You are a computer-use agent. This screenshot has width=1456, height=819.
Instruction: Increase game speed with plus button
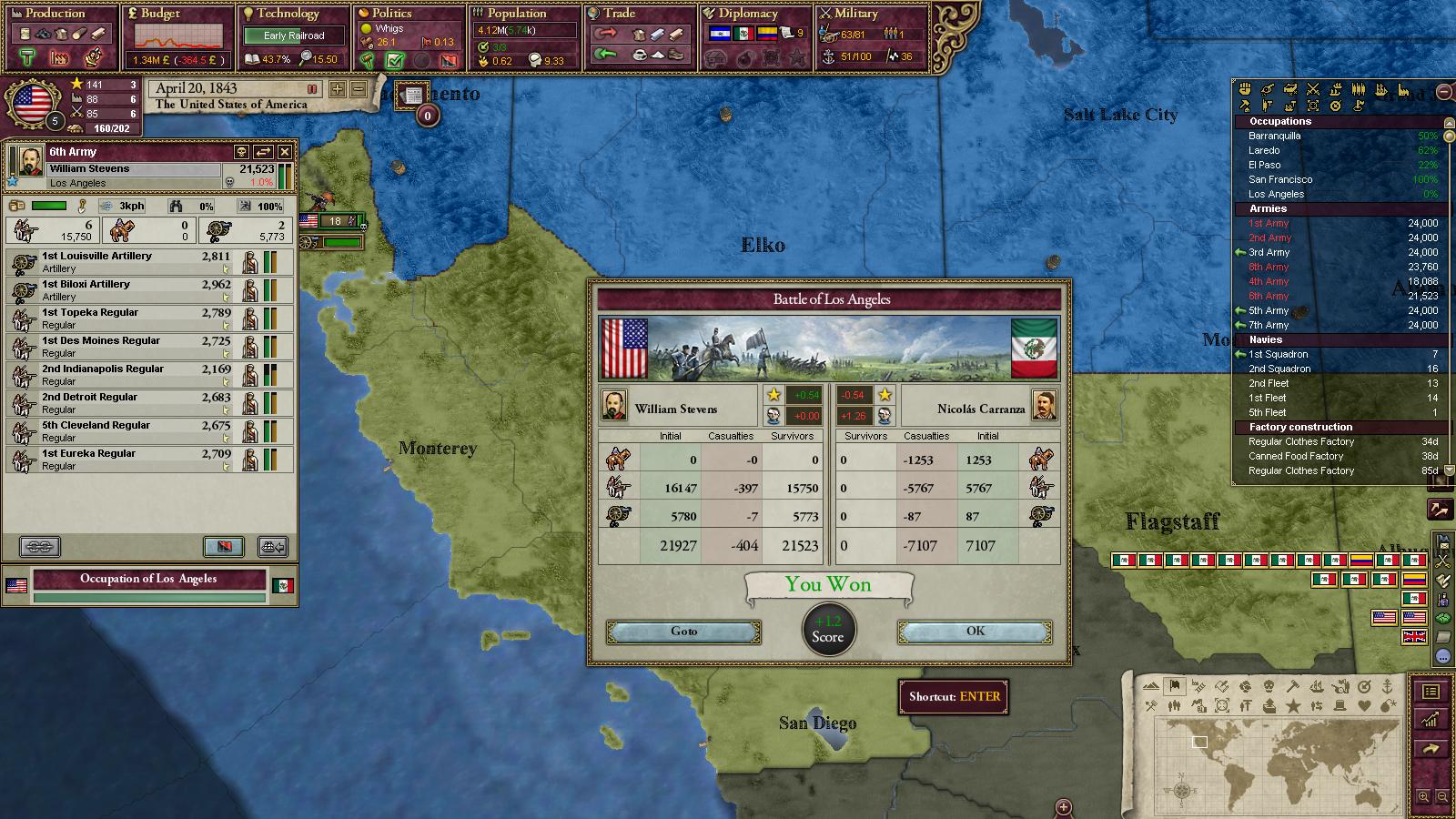(x=338, y=89)
